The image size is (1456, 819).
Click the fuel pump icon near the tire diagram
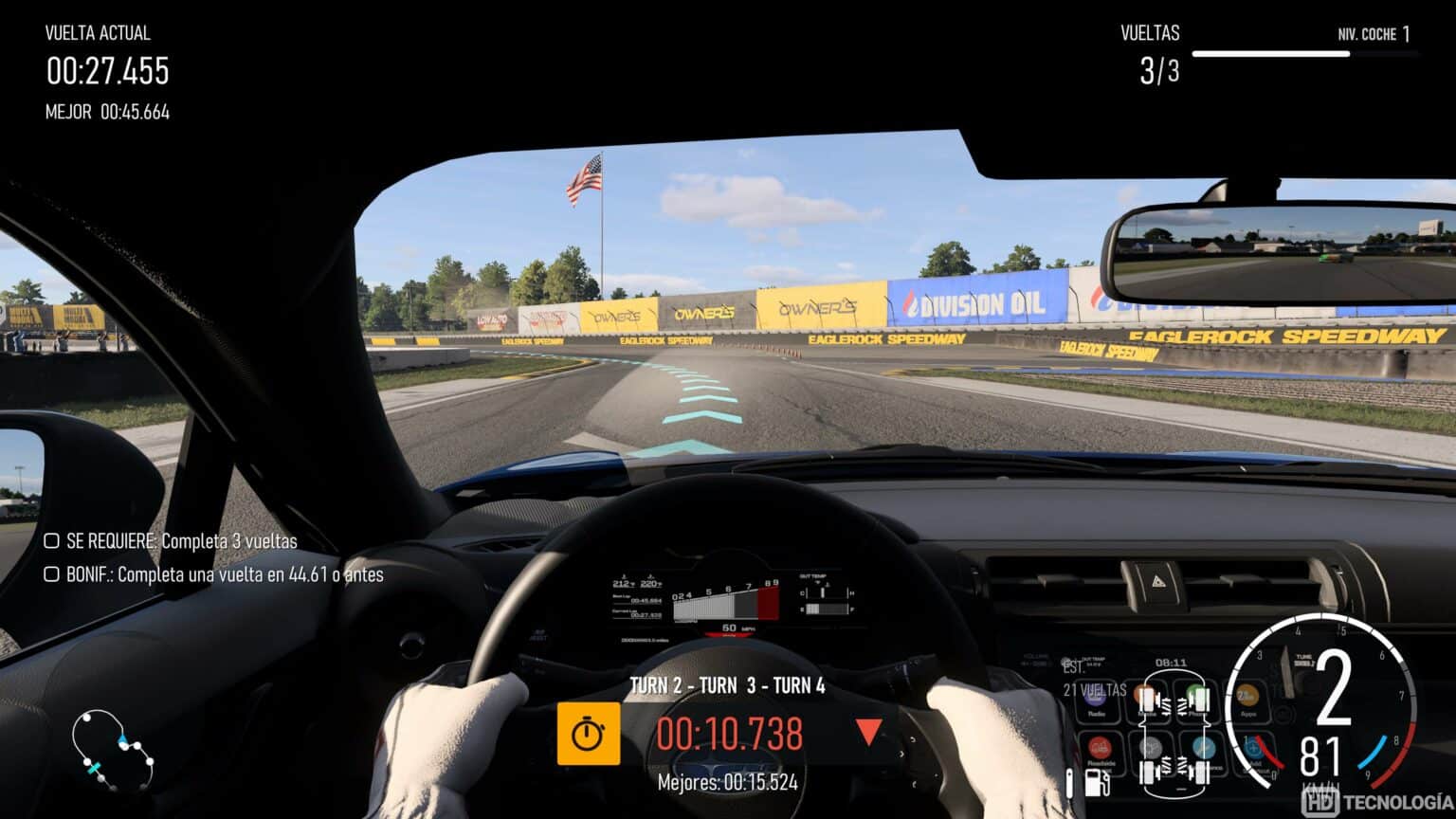click(1096, 782)
